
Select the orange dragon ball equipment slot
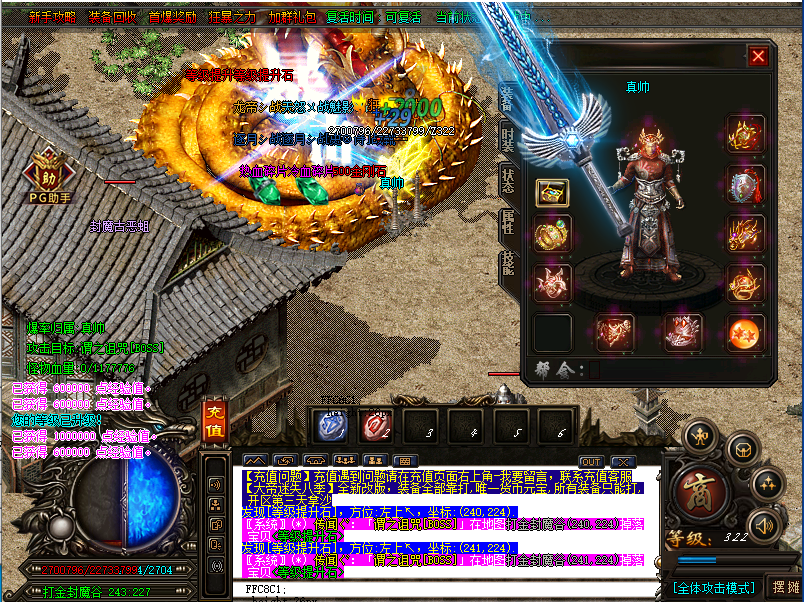(x=745, y=332)
